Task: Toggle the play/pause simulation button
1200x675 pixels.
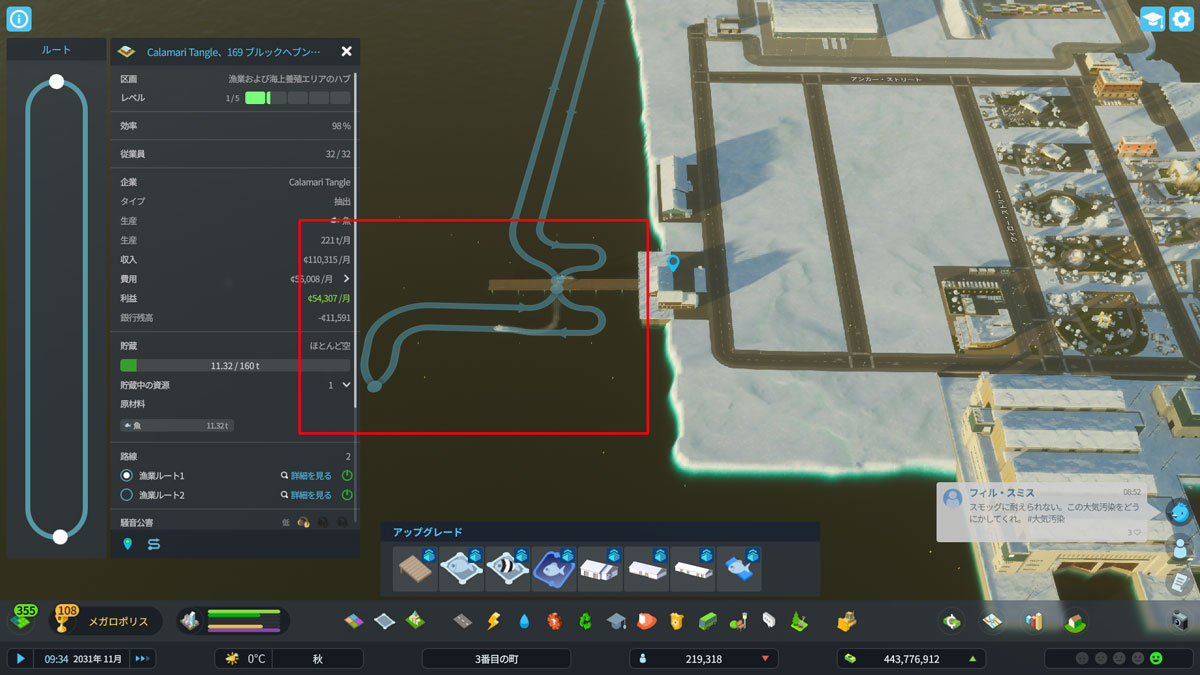Action: pyautogui.click(x=20, y=659)
